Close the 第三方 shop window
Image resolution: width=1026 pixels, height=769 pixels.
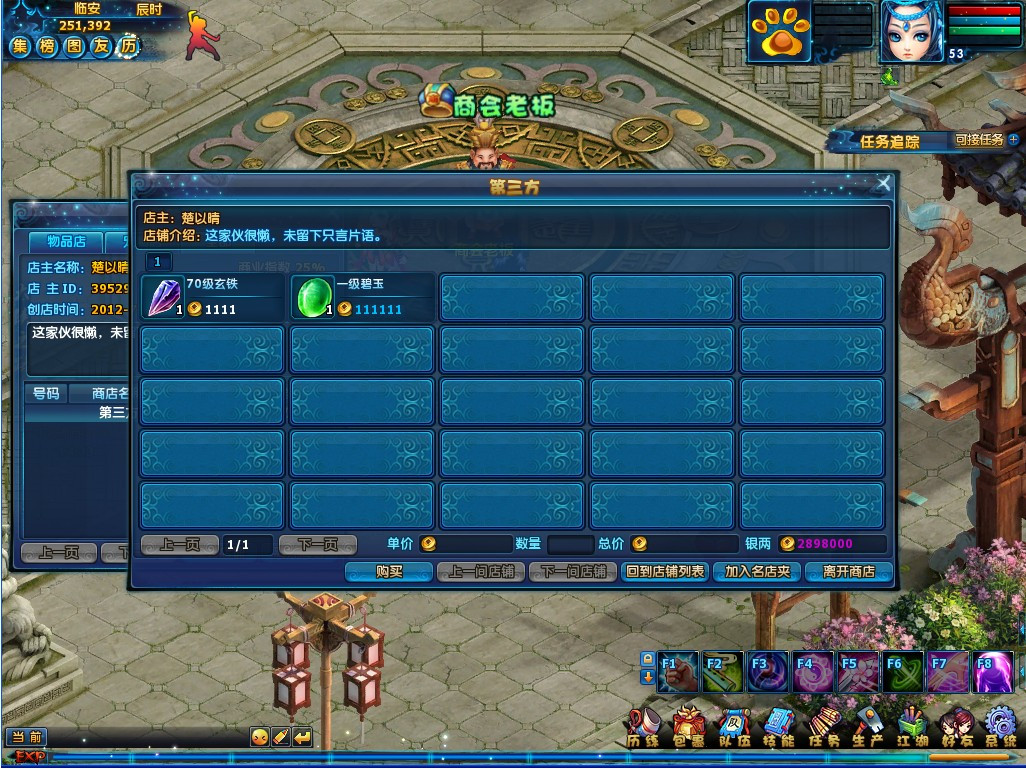883,184
